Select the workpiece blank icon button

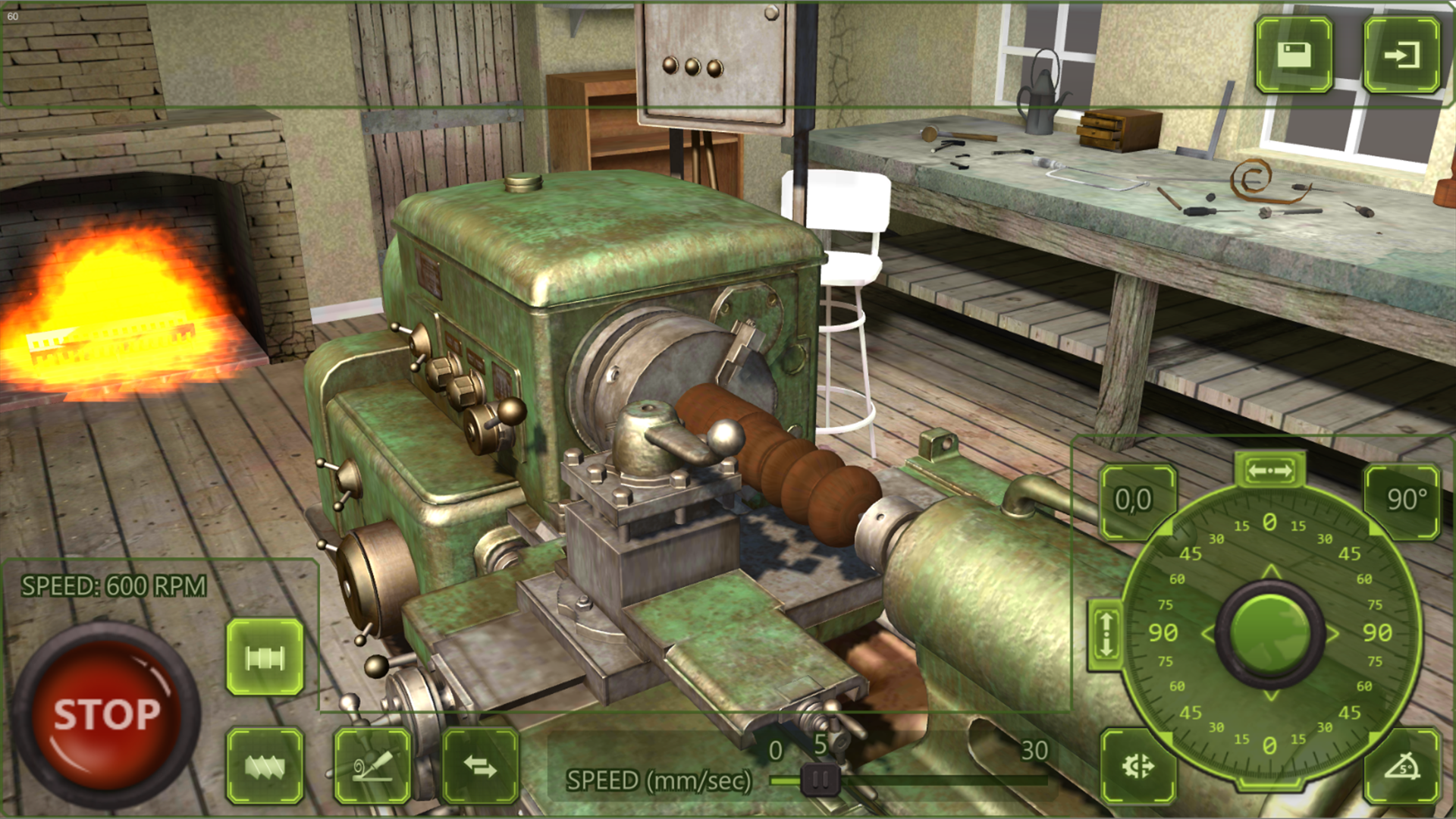[x=265, y=657]
